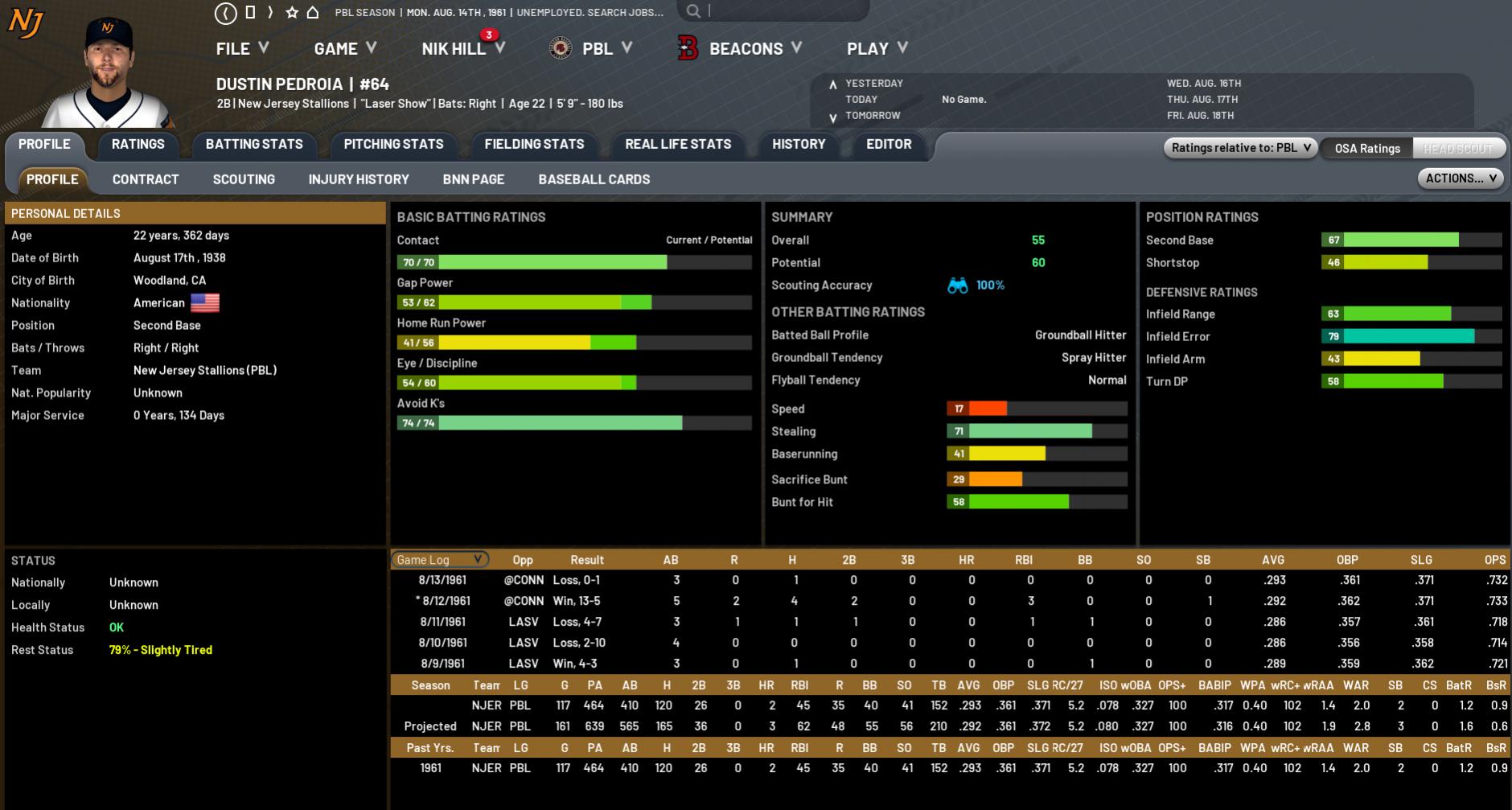Screen dimensions: 1512x810
Task: Open the INJURY HISTORY sub-tab
Action: pos(359,179)
